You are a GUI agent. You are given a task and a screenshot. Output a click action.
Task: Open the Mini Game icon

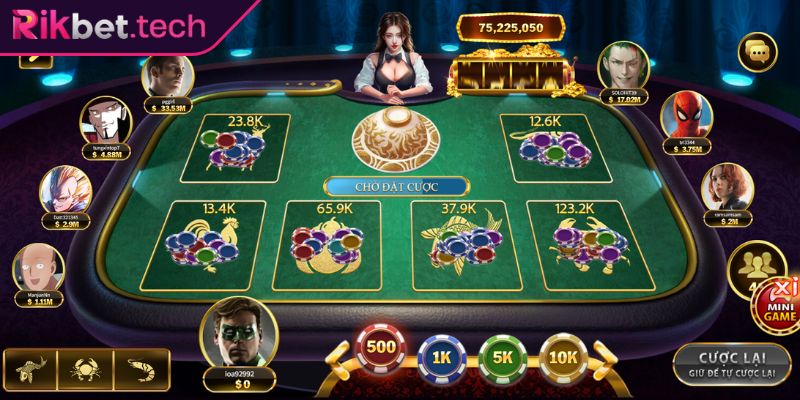tap(780, 297)
